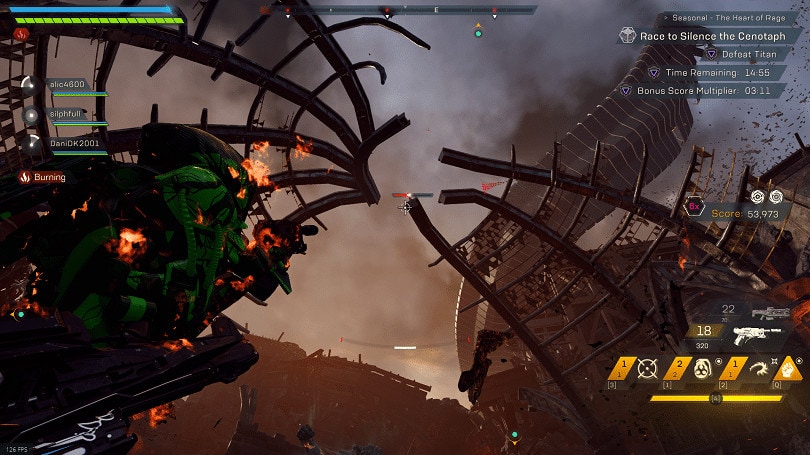810x455 pixels.
Task: Activate the gas mask grenade ability
Action: [701, 369]
